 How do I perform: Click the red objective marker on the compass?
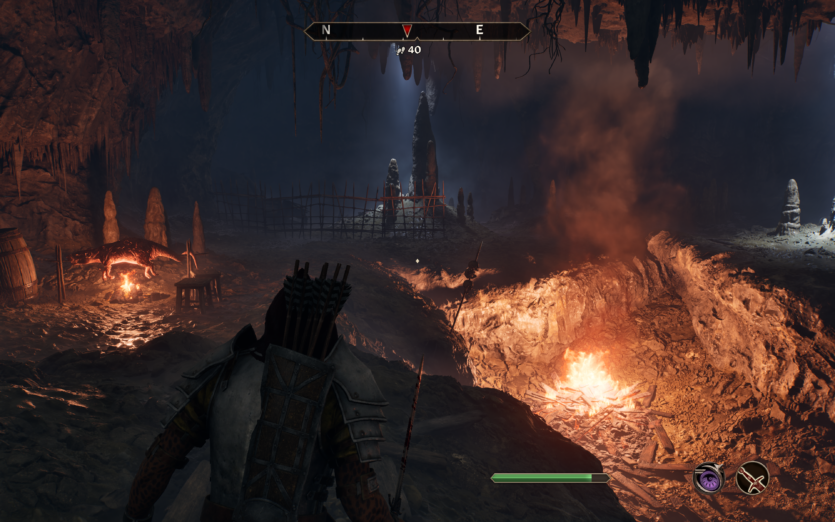tap(406, 30)
